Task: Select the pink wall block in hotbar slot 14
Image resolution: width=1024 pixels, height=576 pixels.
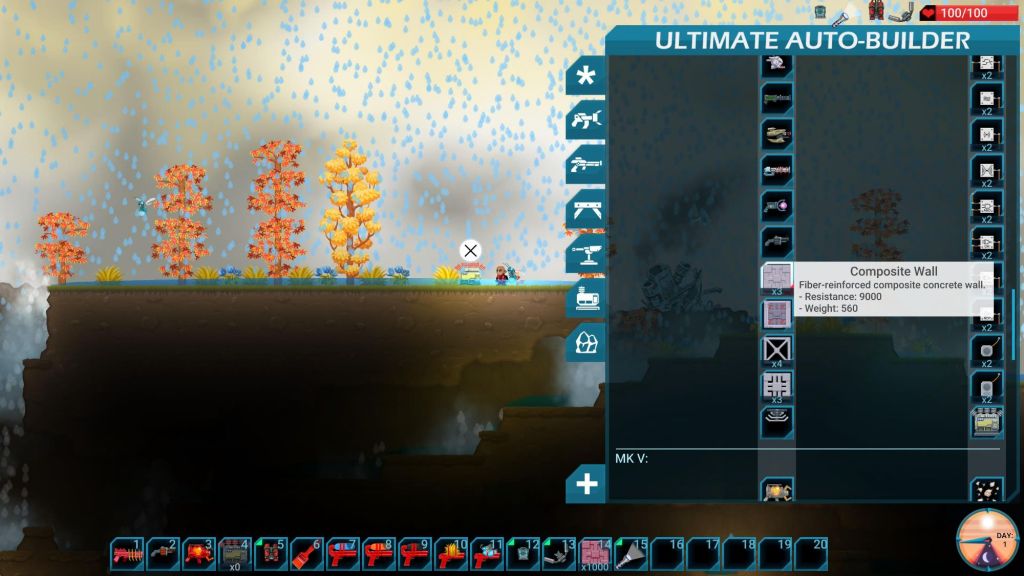Action: tap(596, 551)
